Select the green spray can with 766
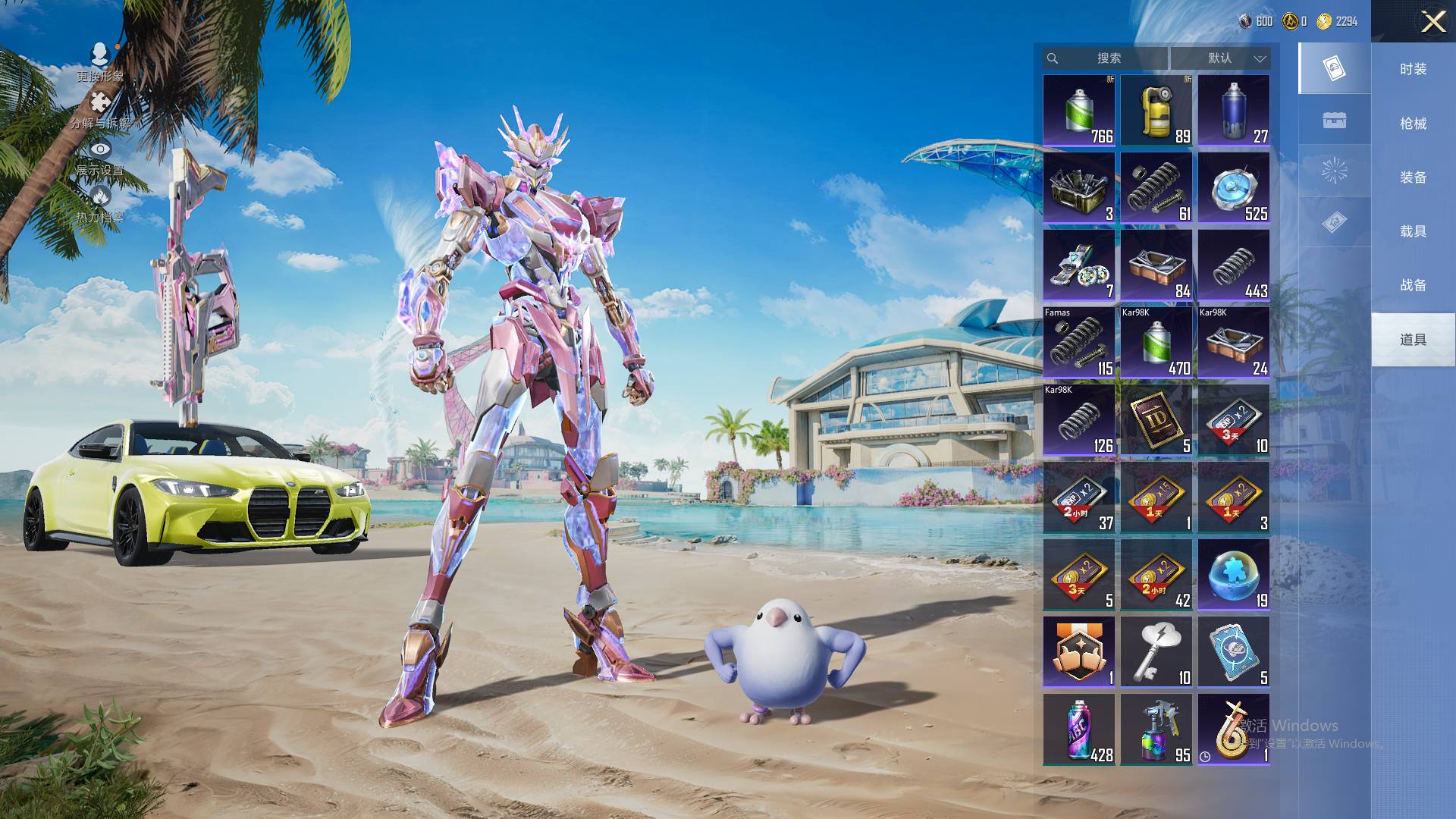The height and width of the screenshot is (819, 1456). [x=1079, y=111]
